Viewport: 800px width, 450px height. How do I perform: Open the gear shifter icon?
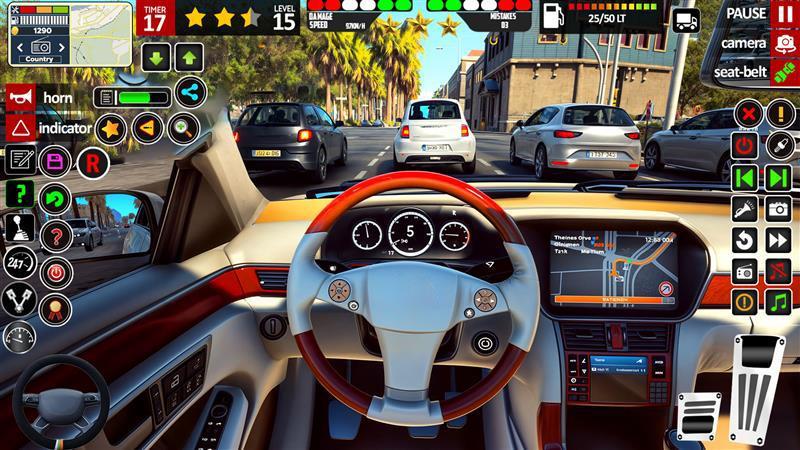pyautogui.click(x=19, y=226)
